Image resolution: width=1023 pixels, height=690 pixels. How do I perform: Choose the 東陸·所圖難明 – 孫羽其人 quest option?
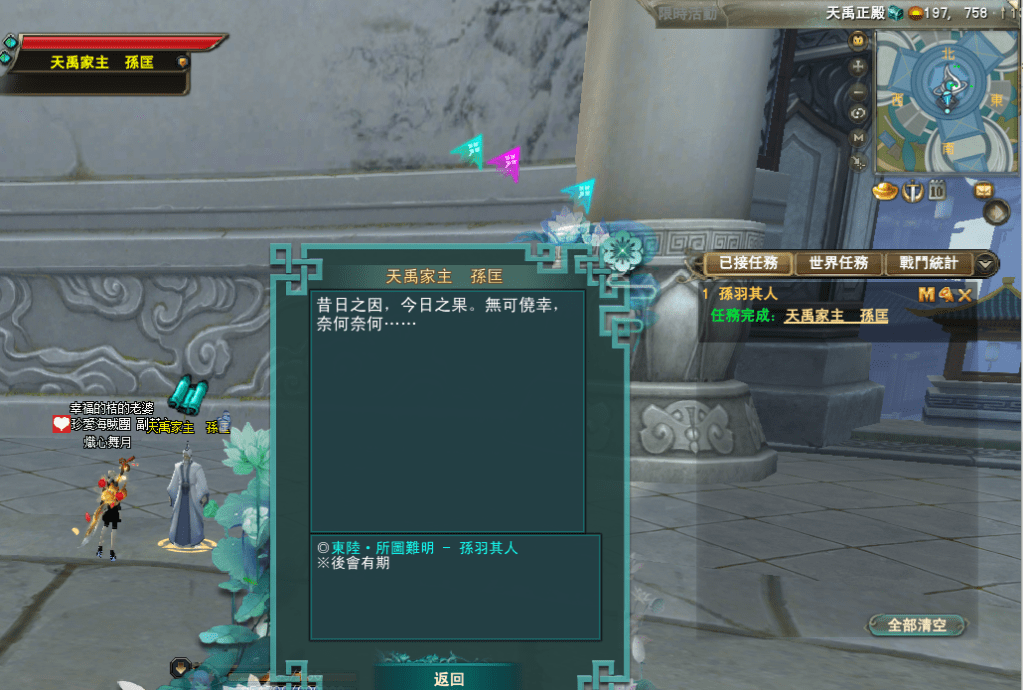[432, 548]
